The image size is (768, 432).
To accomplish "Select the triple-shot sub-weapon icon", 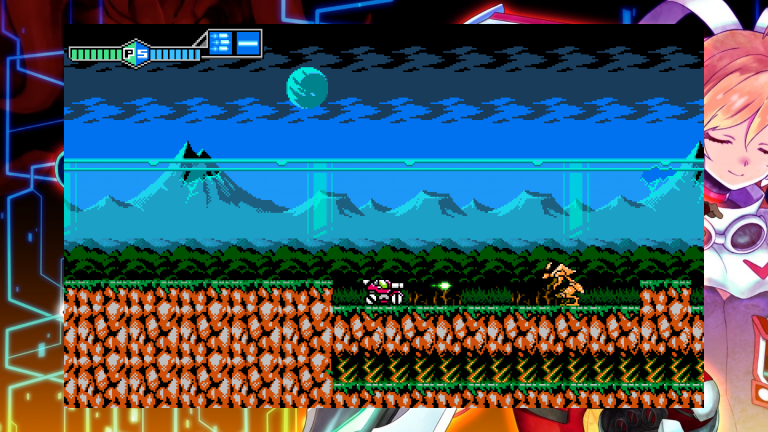I will pyautogui.click(x=220, y=43).
